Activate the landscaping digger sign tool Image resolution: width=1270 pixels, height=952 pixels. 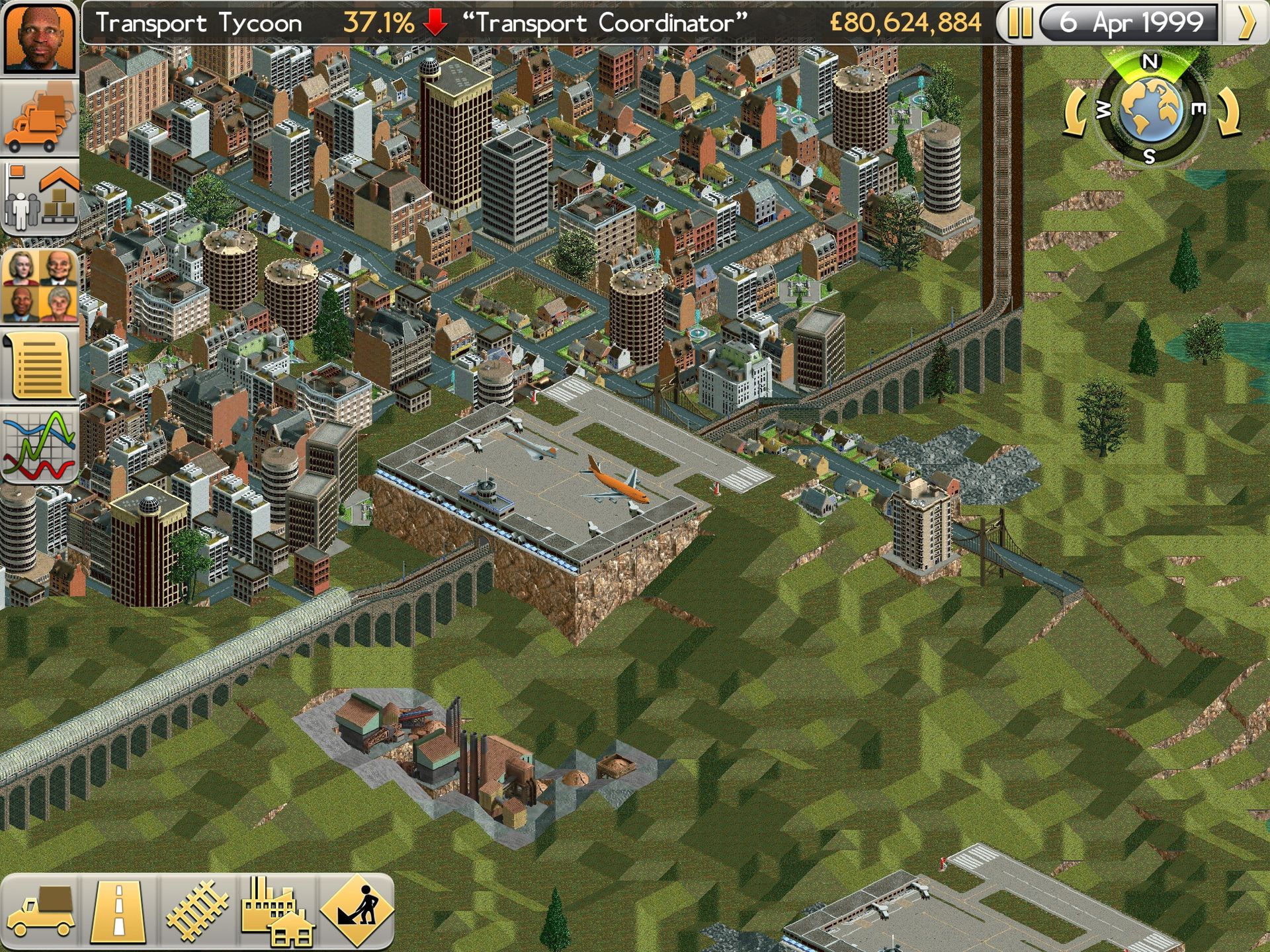[x=357, y=912]
